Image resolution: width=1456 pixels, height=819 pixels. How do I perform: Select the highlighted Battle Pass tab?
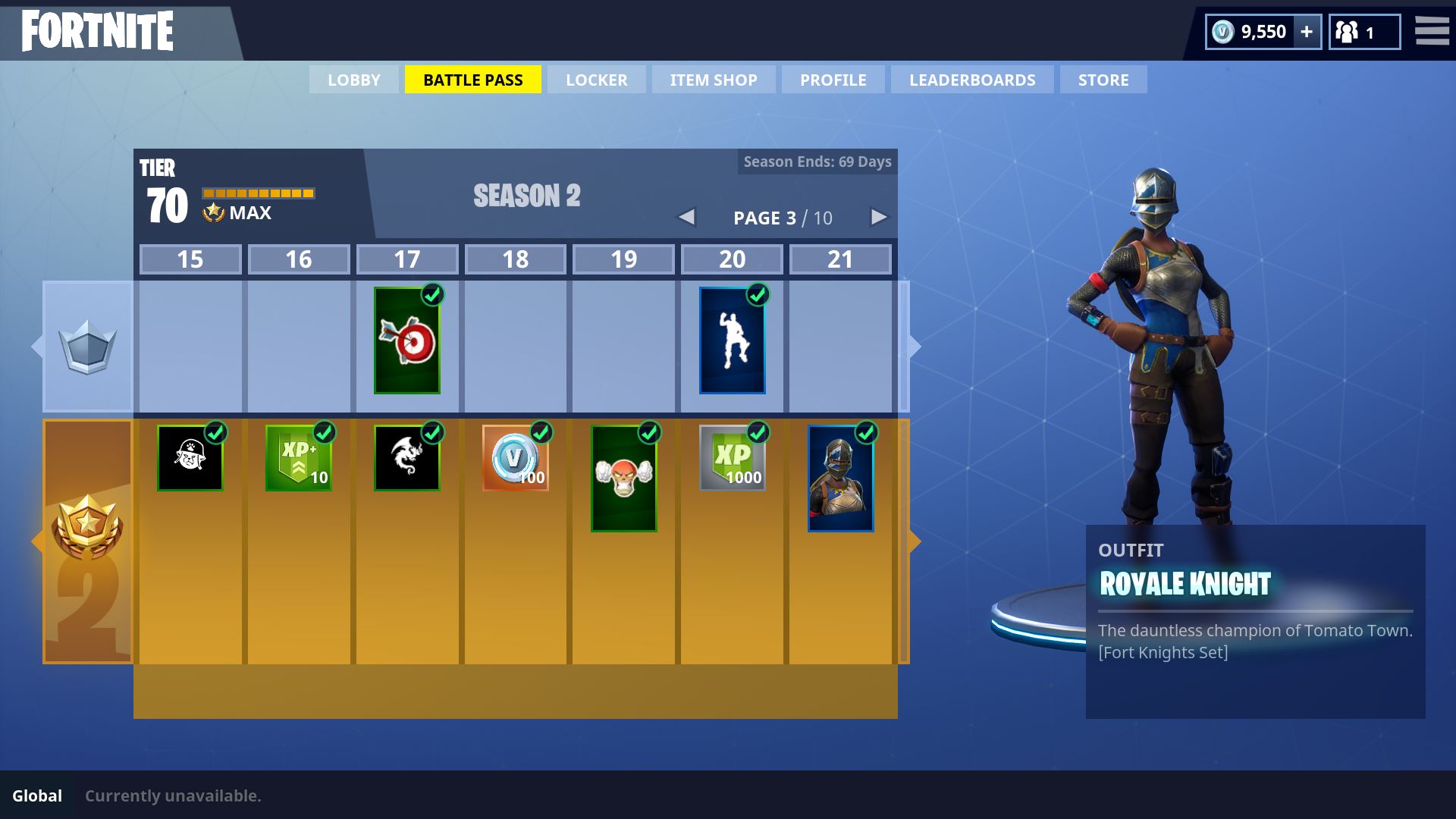point(472,80)
